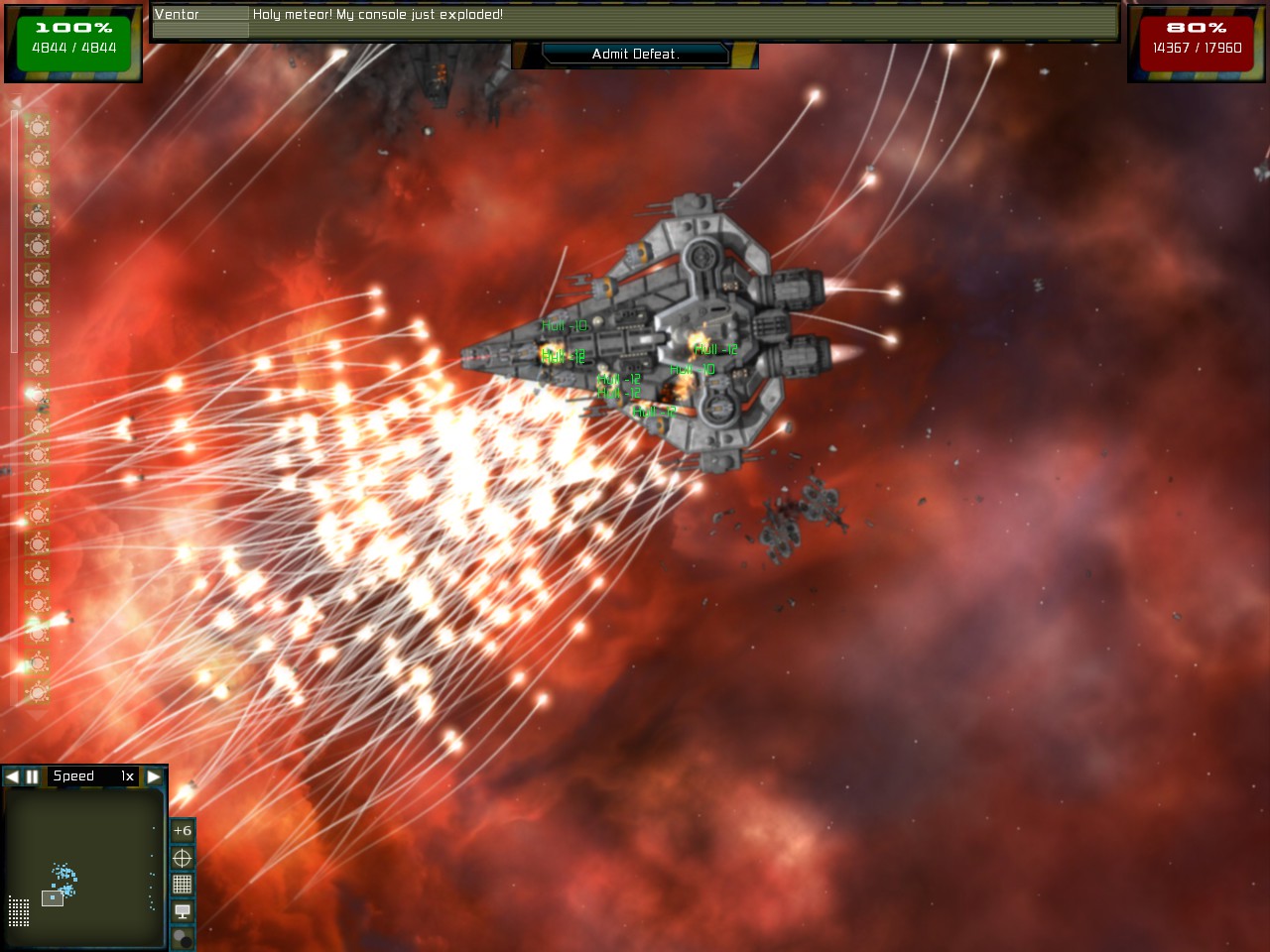This screenshot has height=952, width=1270.
Task: Click the +6 icon beside the minimap
Action: coord(182,830)
